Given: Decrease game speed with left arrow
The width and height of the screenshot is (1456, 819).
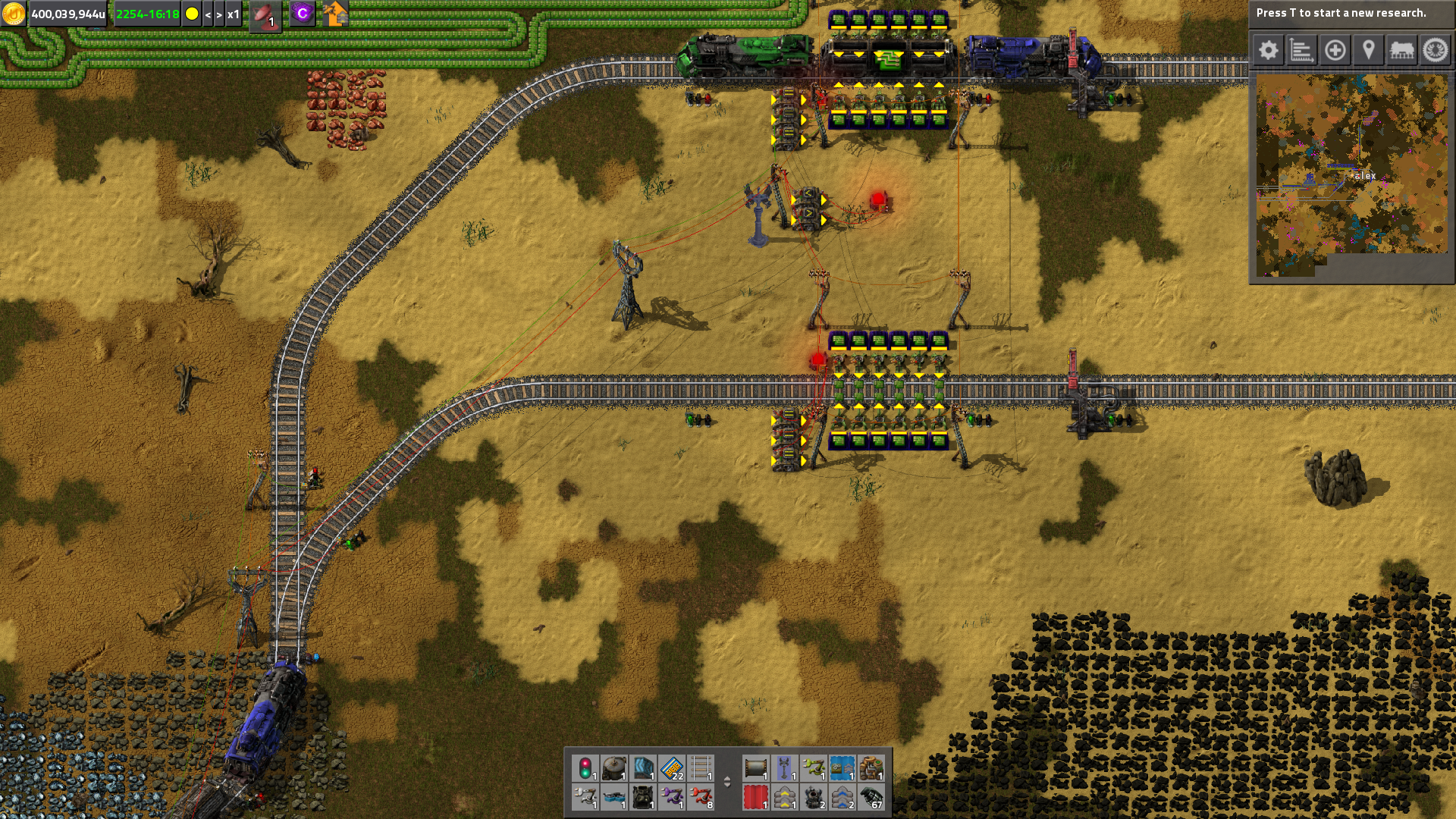Looking at the screenshot, I should [208, 14].
